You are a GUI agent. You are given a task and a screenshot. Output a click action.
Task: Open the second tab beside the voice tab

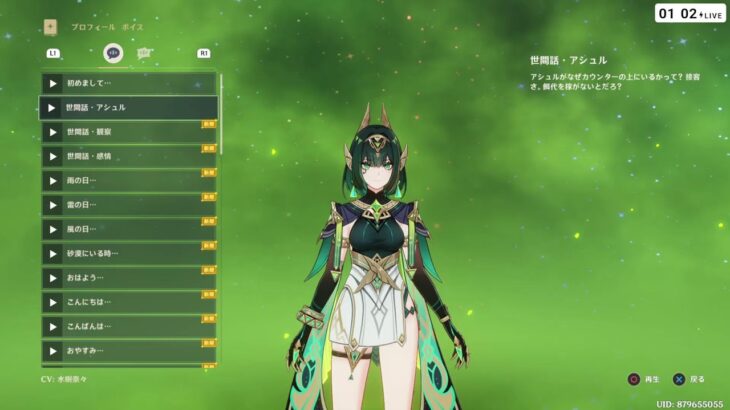145,53
